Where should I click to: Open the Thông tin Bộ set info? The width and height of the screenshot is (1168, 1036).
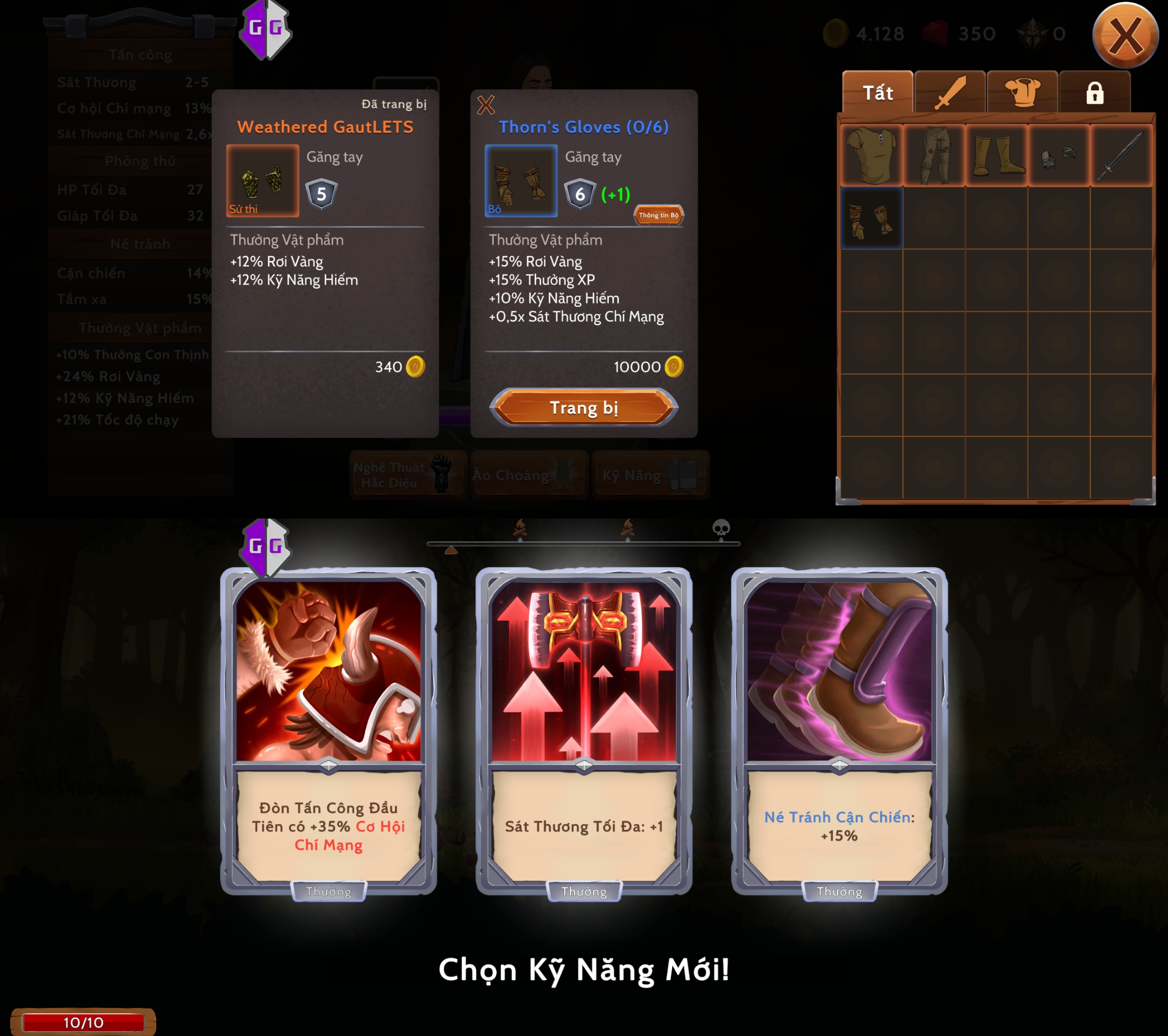[x=658, y=215]
